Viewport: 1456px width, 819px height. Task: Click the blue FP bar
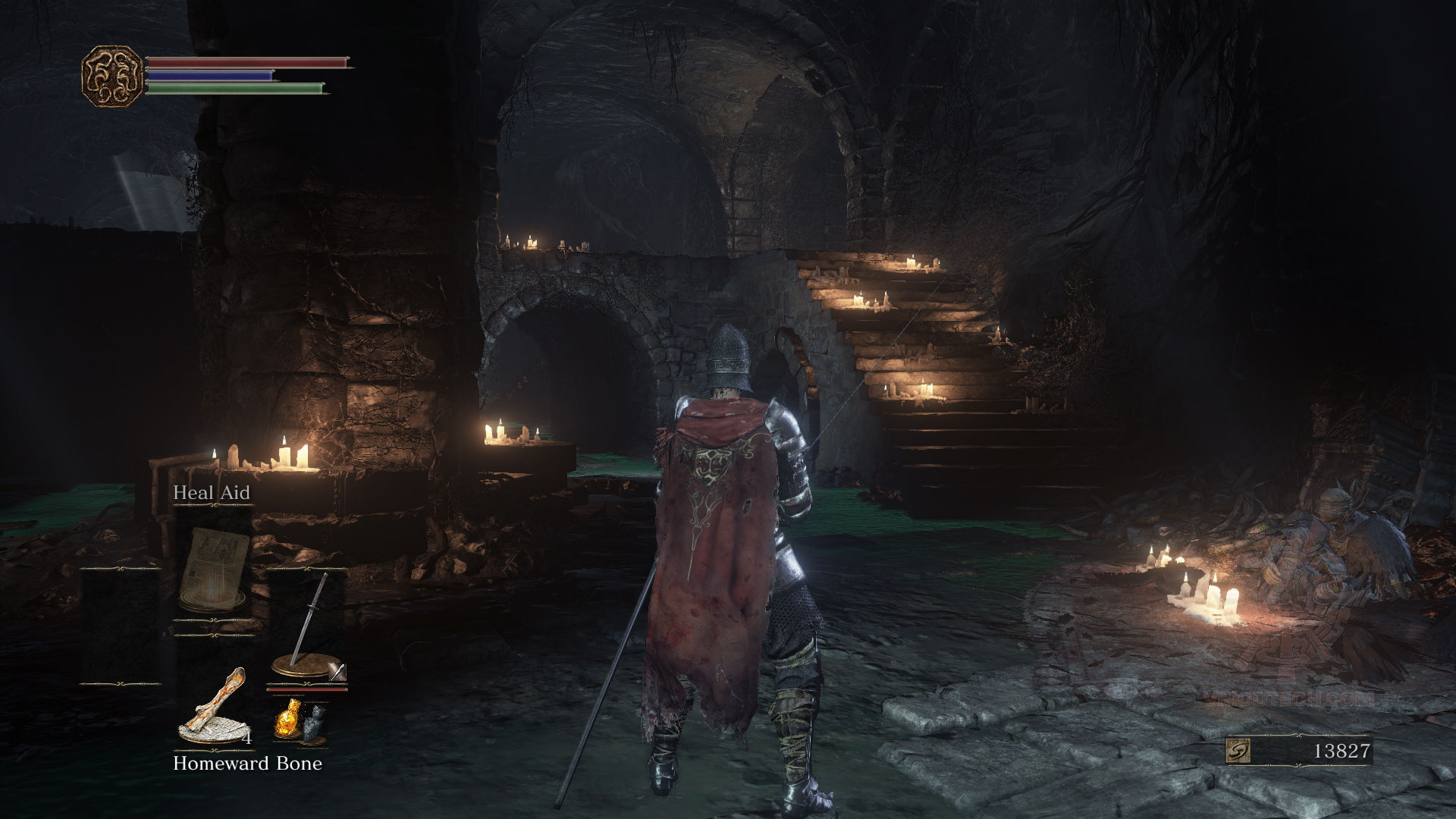click(212, 74)
